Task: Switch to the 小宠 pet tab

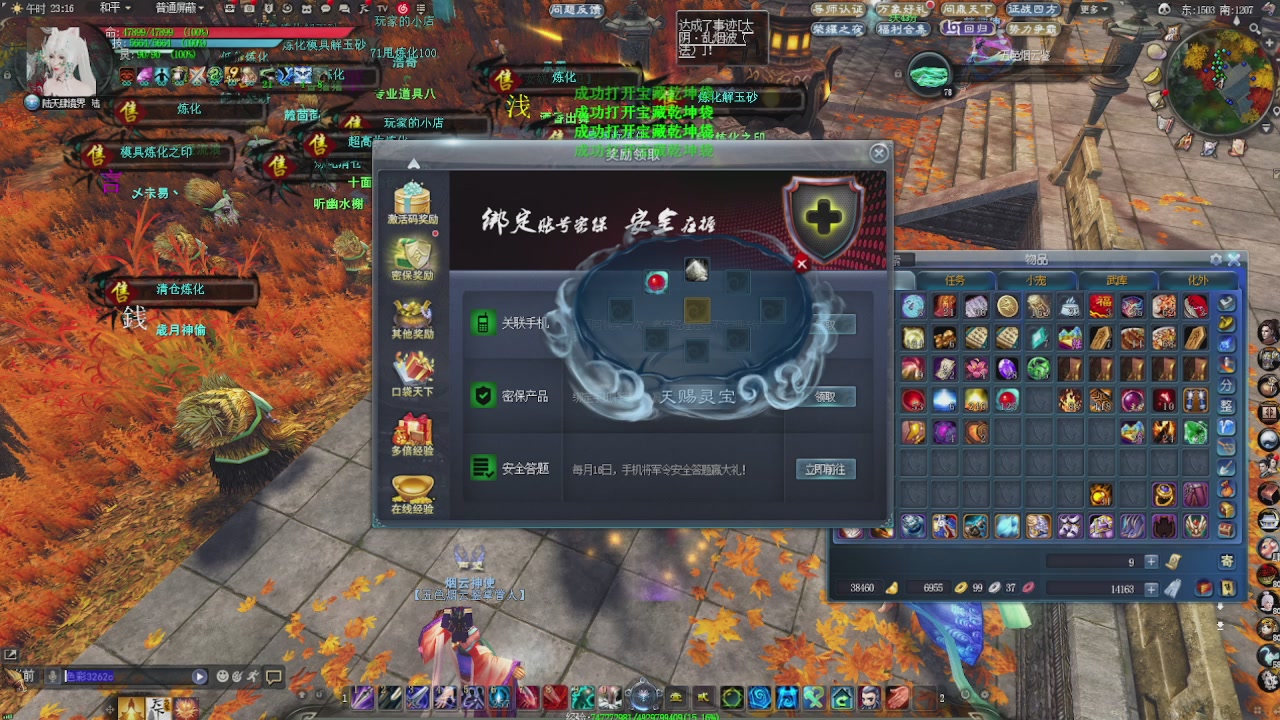Action: 1038,281
